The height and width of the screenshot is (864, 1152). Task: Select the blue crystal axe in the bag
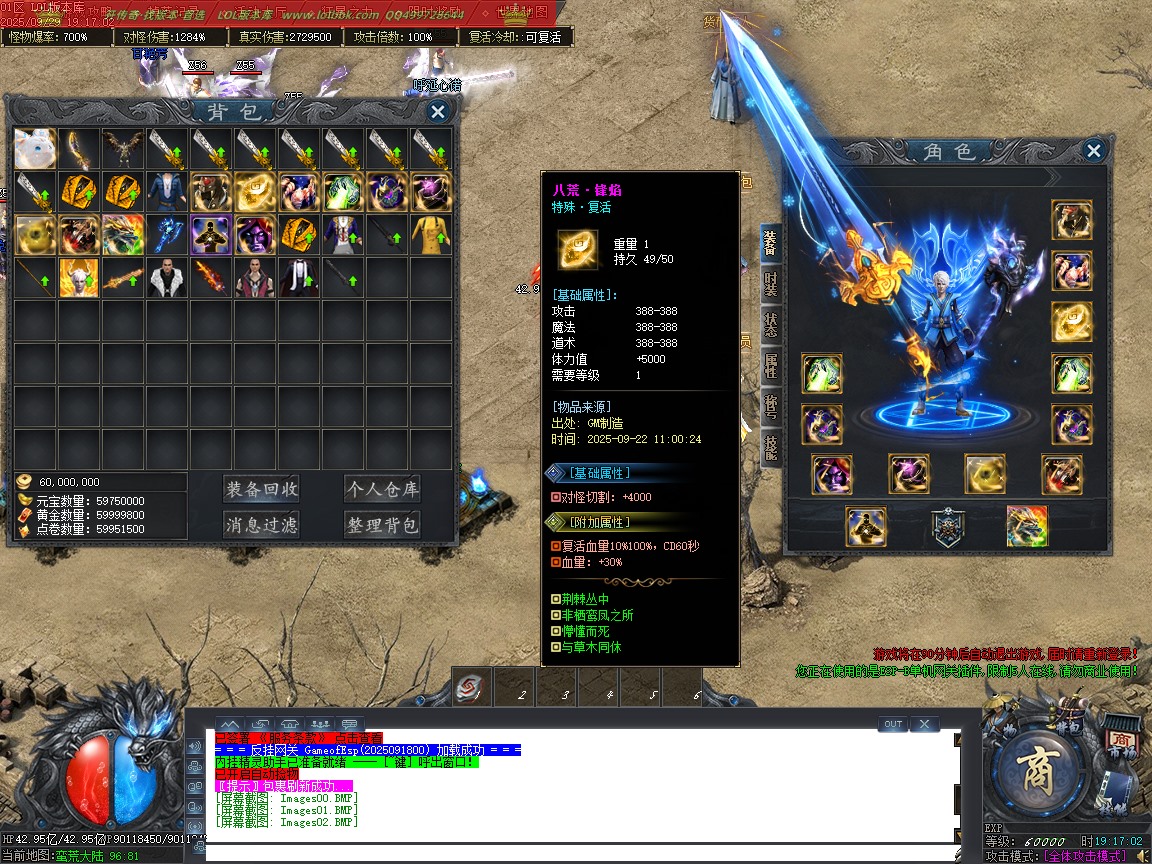(168, 235)
